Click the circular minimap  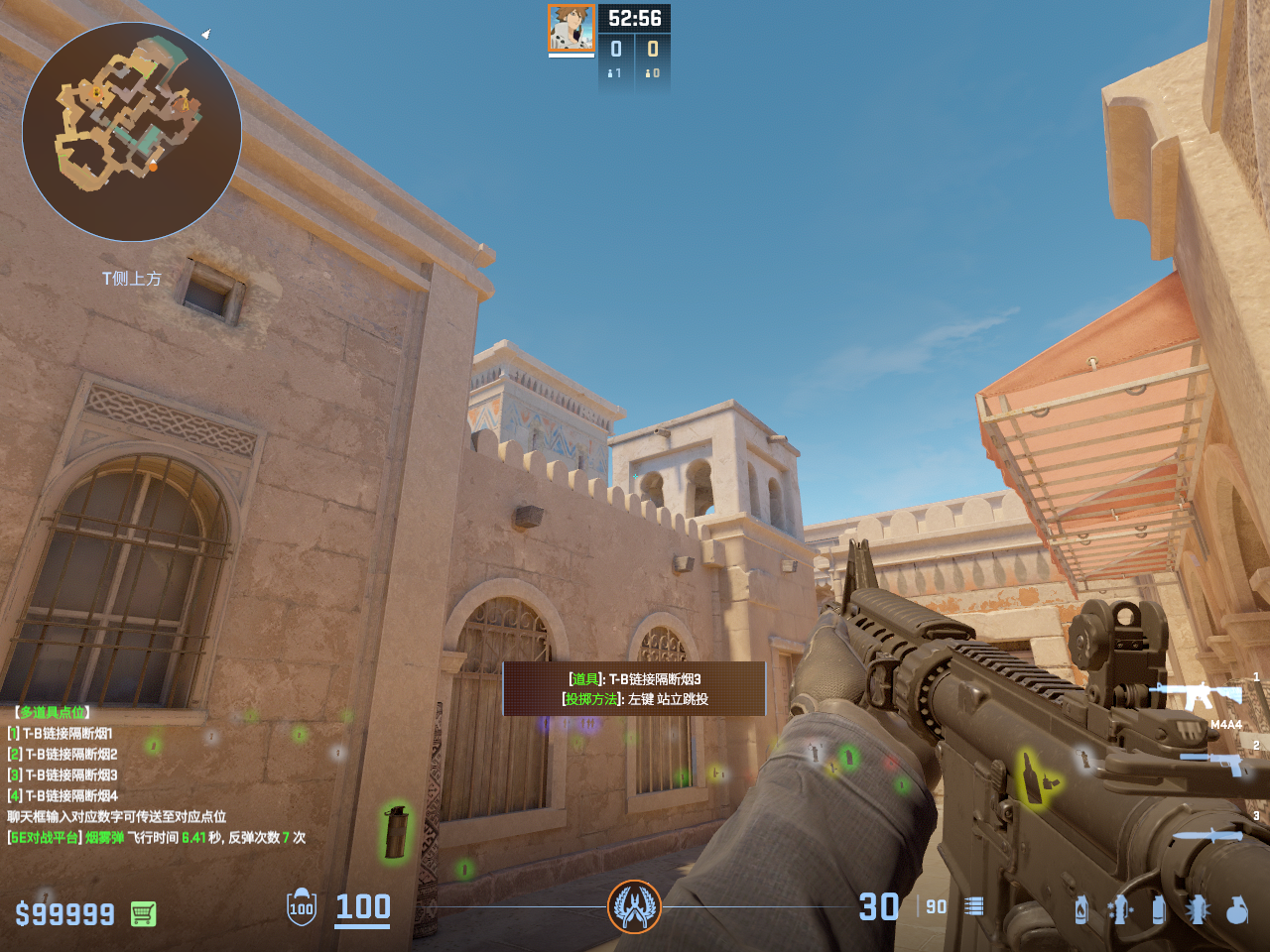pyautogui.click(x=132, y=132)
